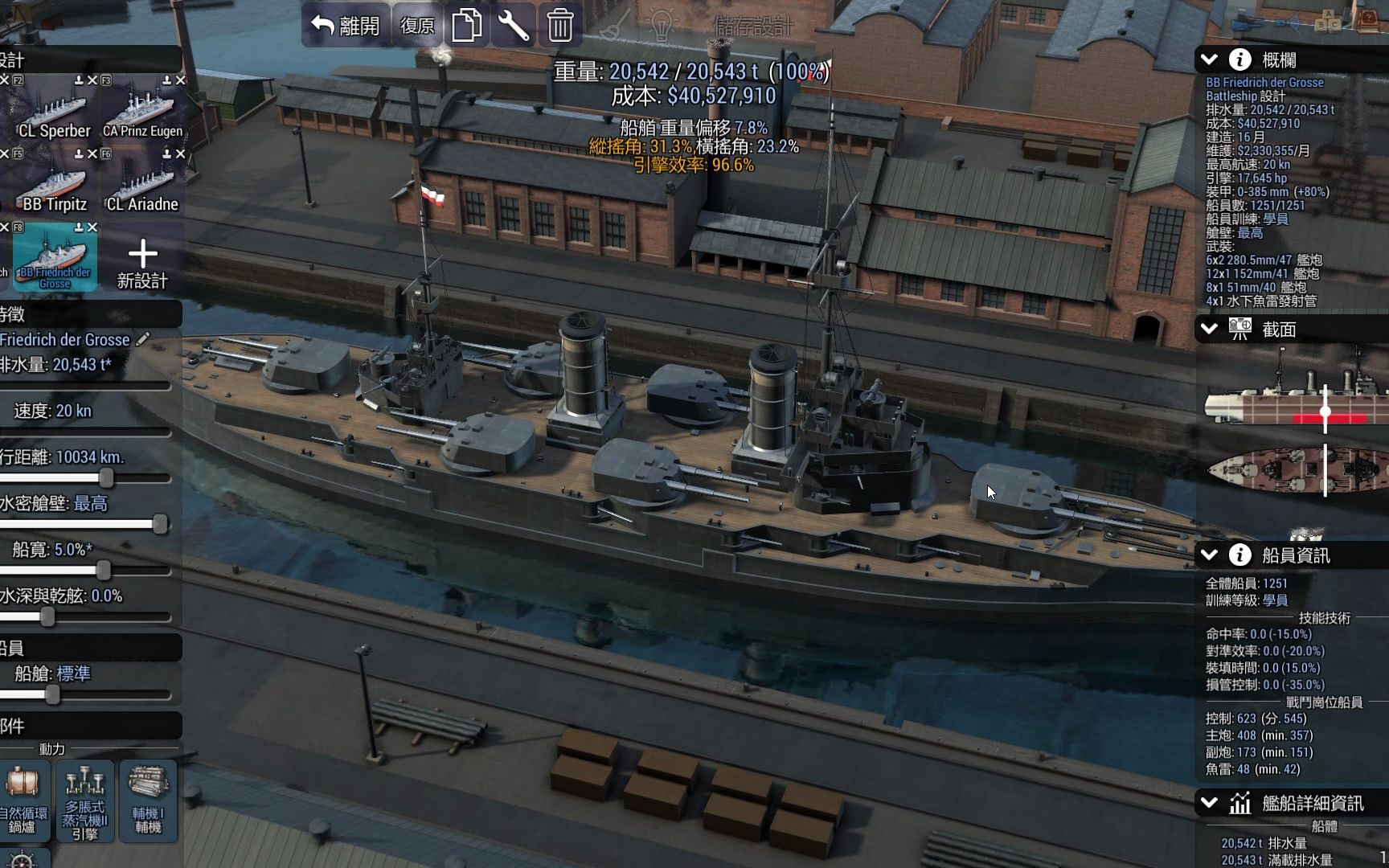The image size is (1389, 868).
Task: Open the wrench tool in the top toolbar
Action: [513, 26]
